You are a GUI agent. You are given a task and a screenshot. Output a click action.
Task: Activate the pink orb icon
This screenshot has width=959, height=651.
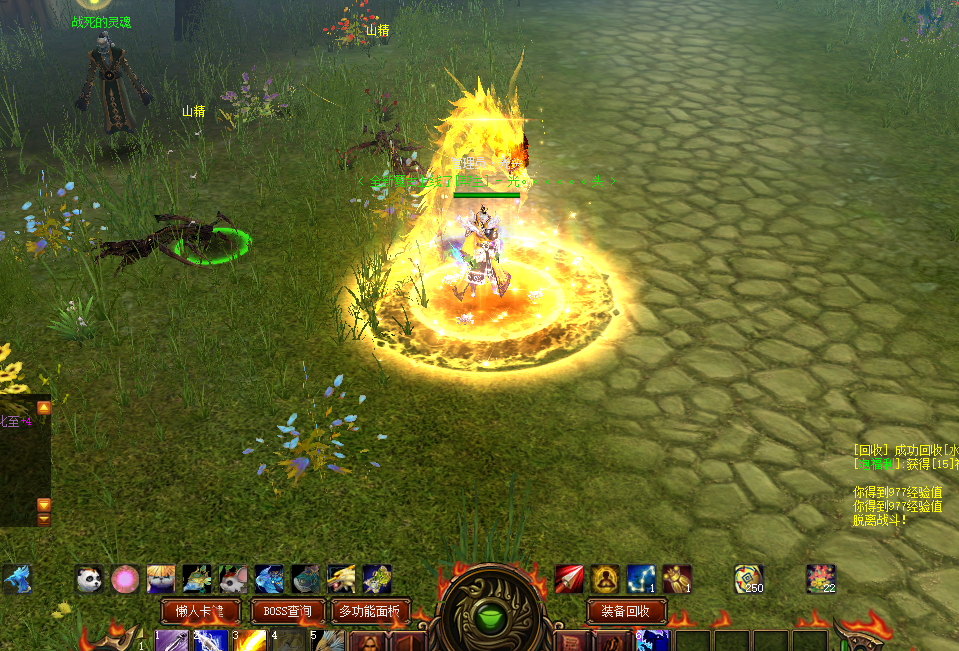coord(125,579)
